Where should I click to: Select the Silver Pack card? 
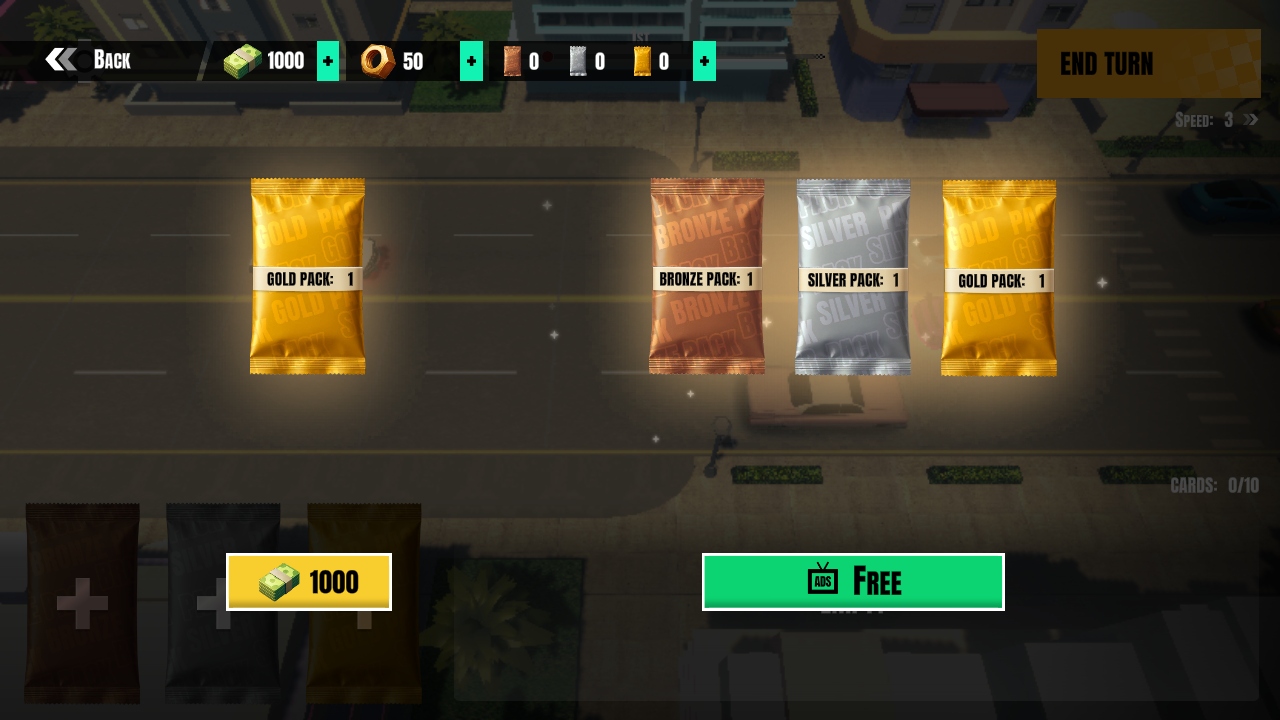[853, 277]
